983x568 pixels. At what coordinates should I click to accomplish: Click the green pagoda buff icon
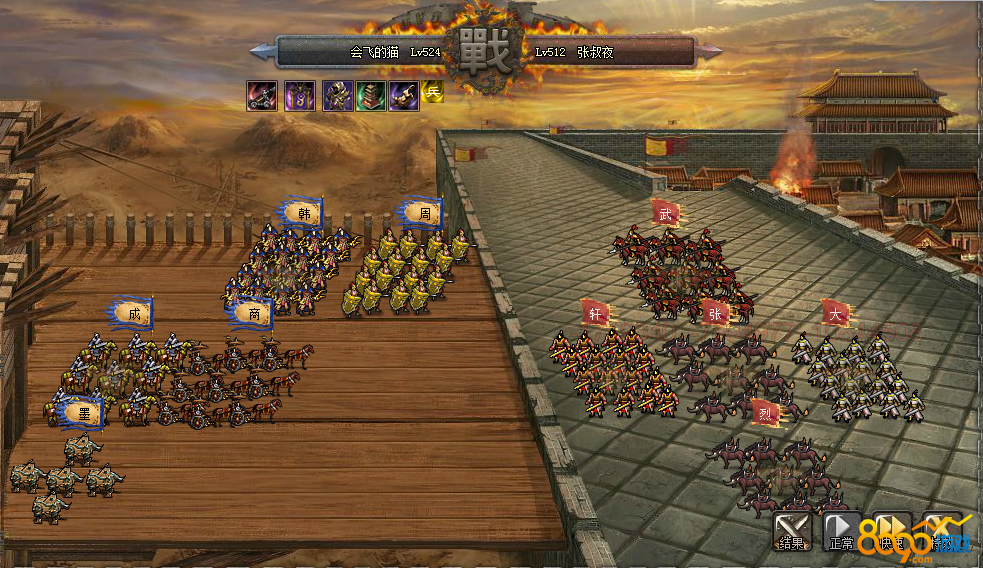point(371,95)
